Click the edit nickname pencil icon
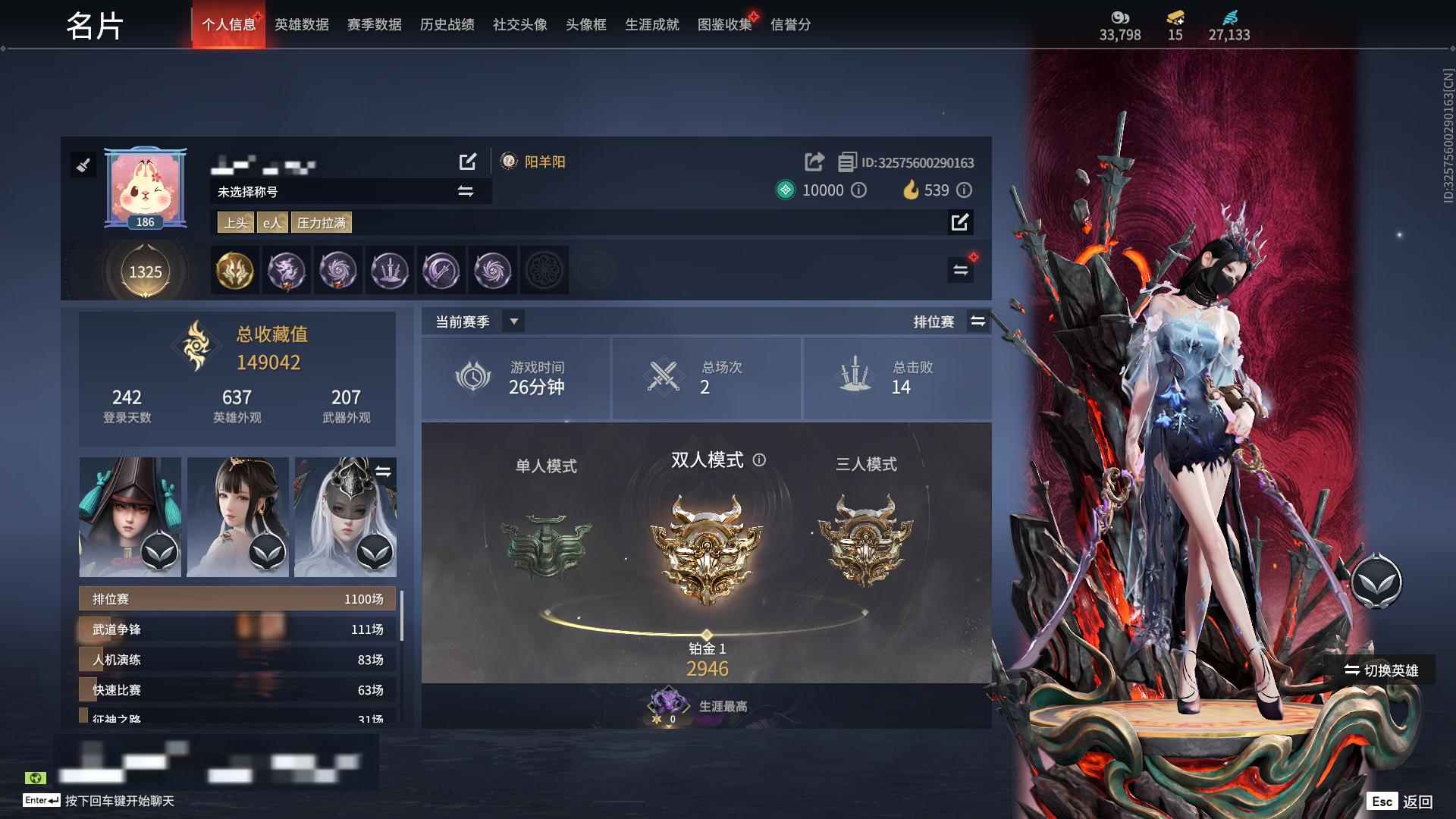This screenshot has width=1456, height=819. point(469,162)
